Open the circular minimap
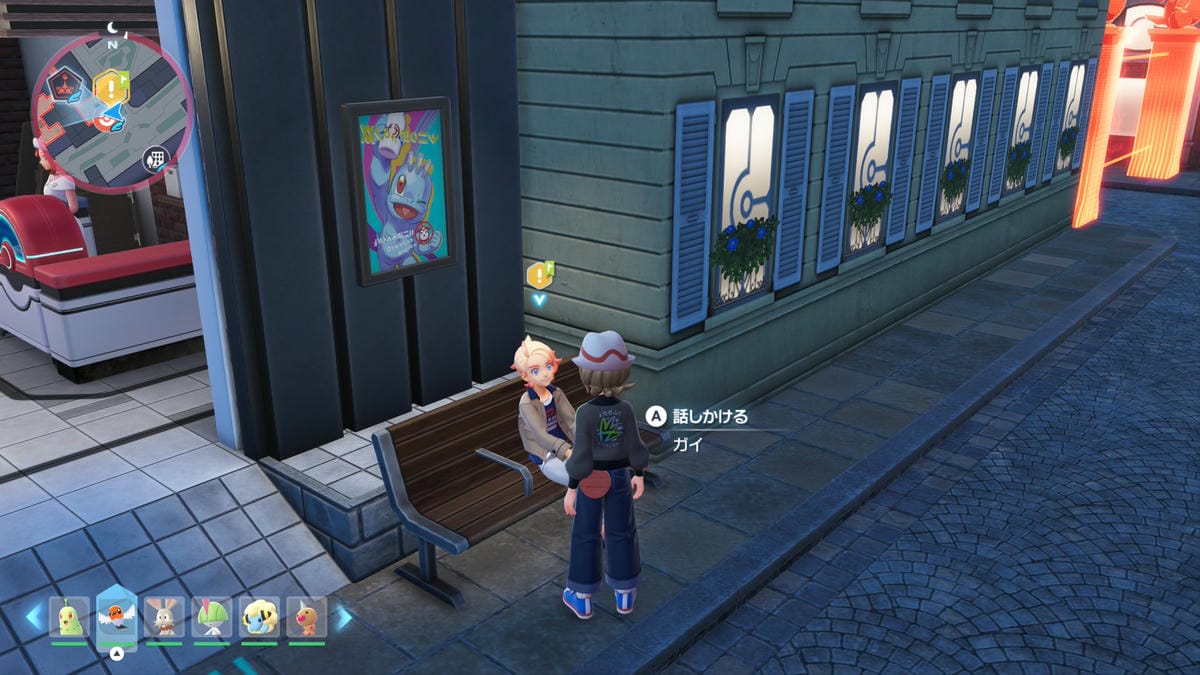This screenshot has height=675, width=1200. [x=110, y=113]
